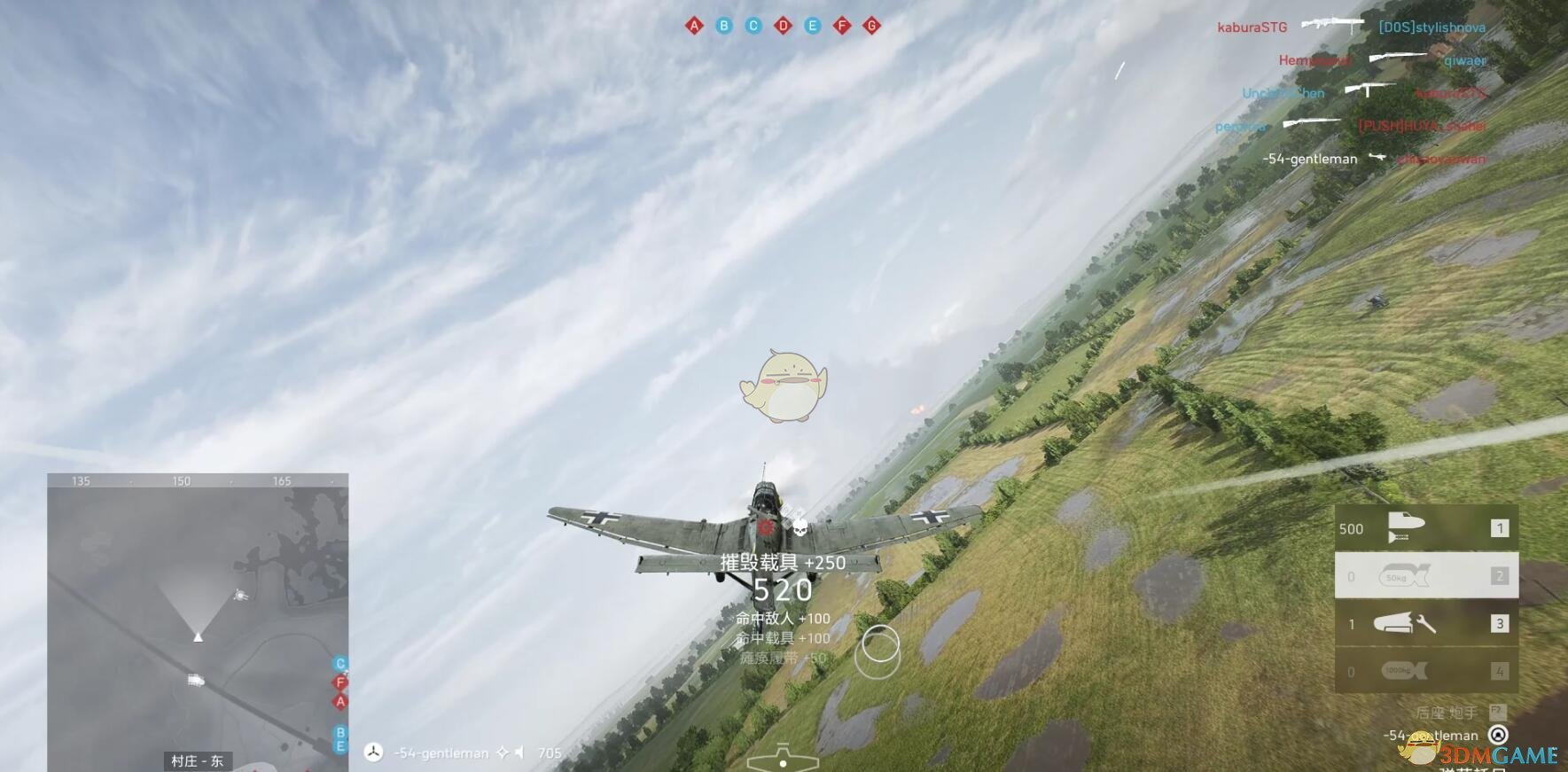Select the 1000kg bomb weapon slot
1568x772 pixels.
(x=1425, y=671)
